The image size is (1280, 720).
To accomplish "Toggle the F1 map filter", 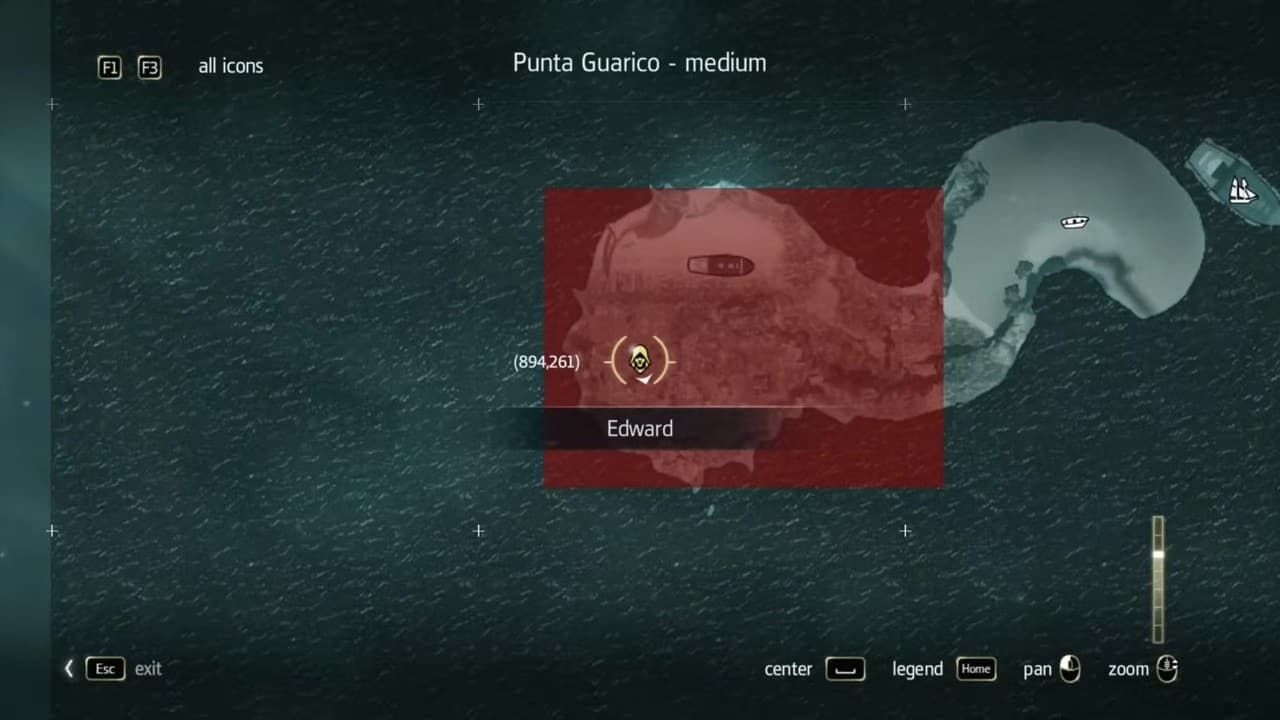I will tap(110, 68).
